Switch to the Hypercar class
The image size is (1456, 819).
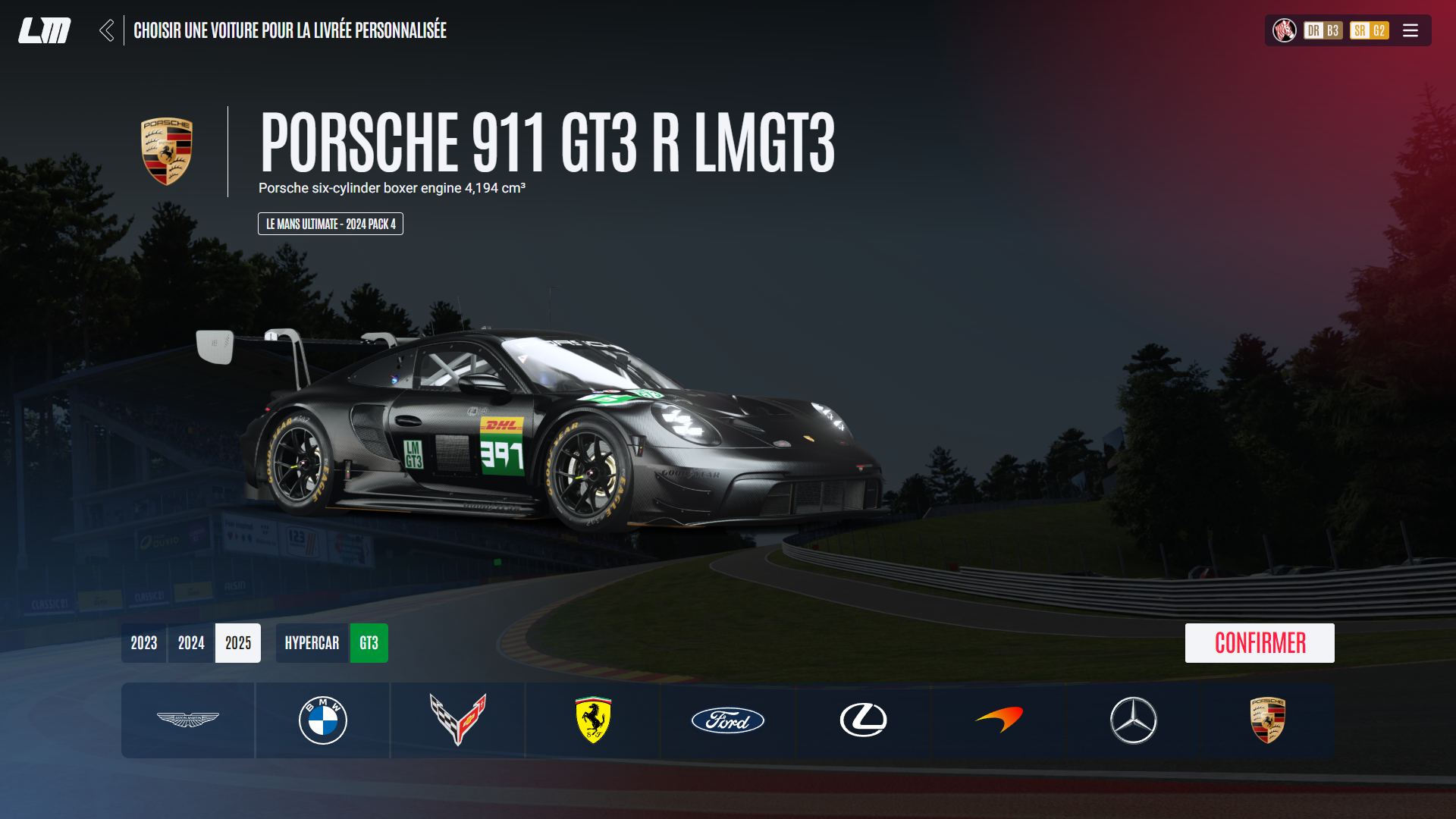click(312, 643)
